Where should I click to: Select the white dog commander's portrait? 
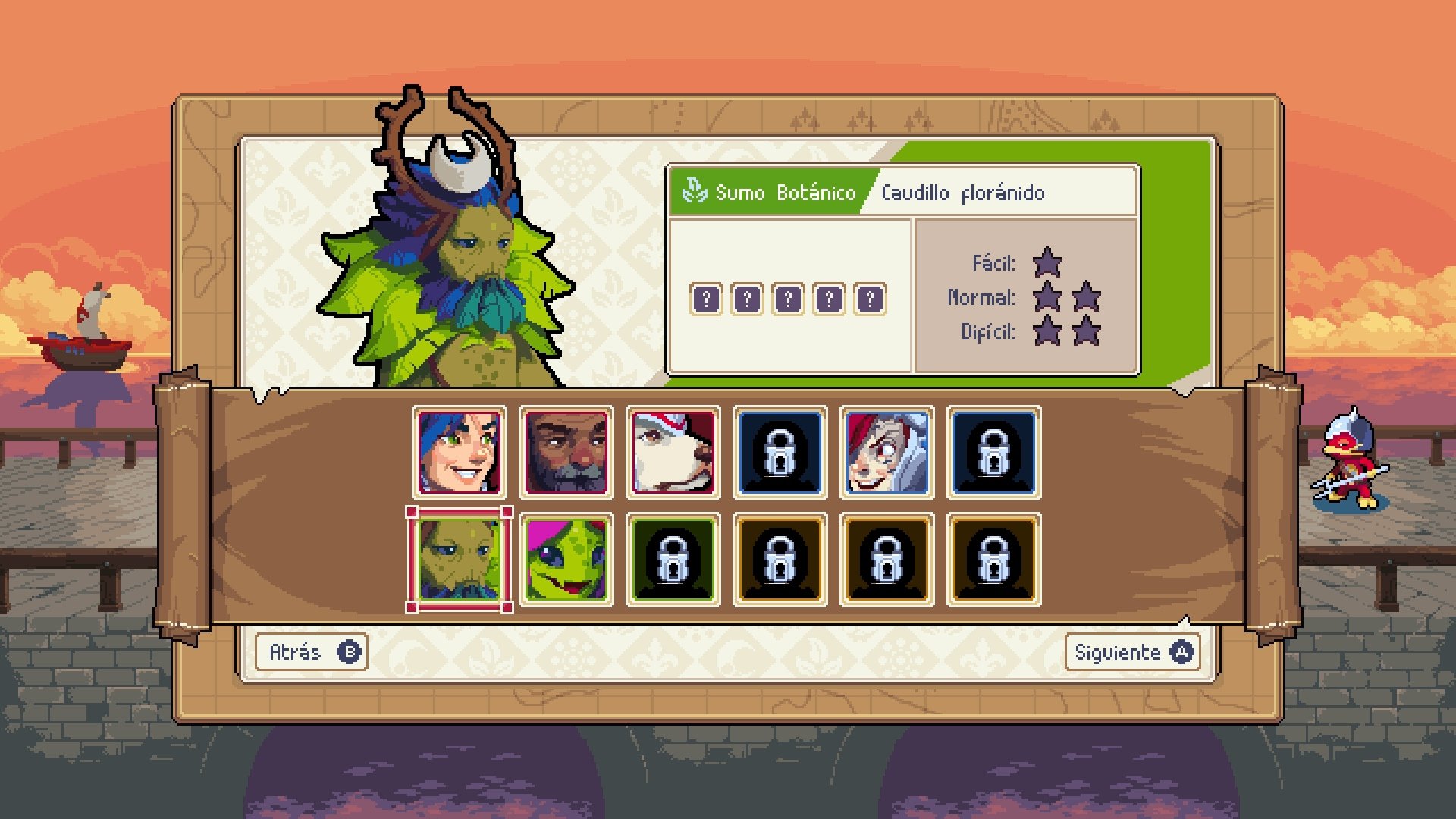coord(673,453)
